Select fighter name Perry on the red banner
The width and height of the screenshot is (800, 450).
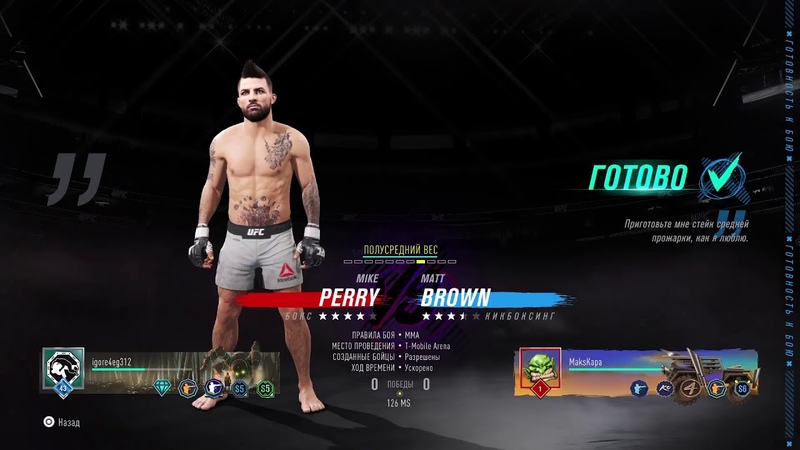click(349, 297)
